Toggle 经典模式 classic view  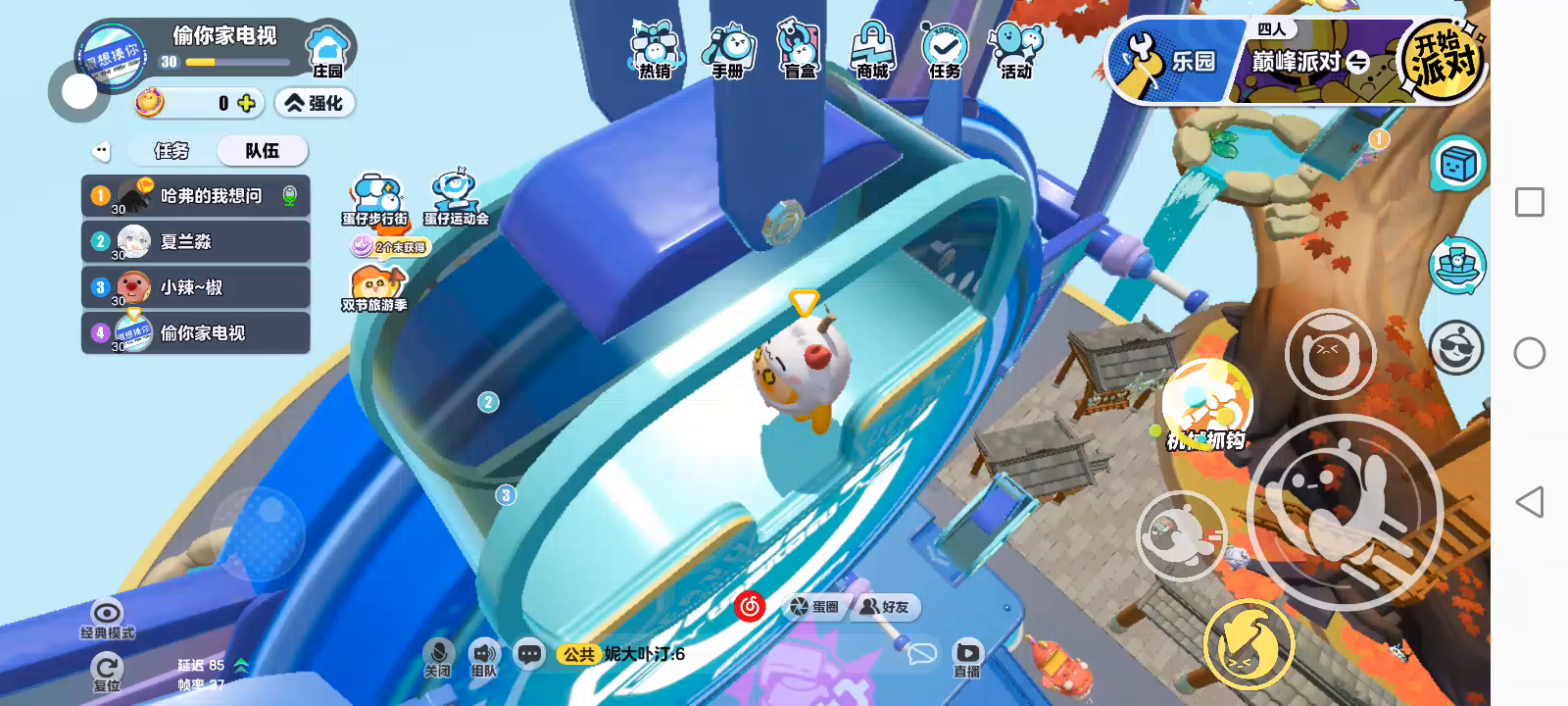pos(107,619)
